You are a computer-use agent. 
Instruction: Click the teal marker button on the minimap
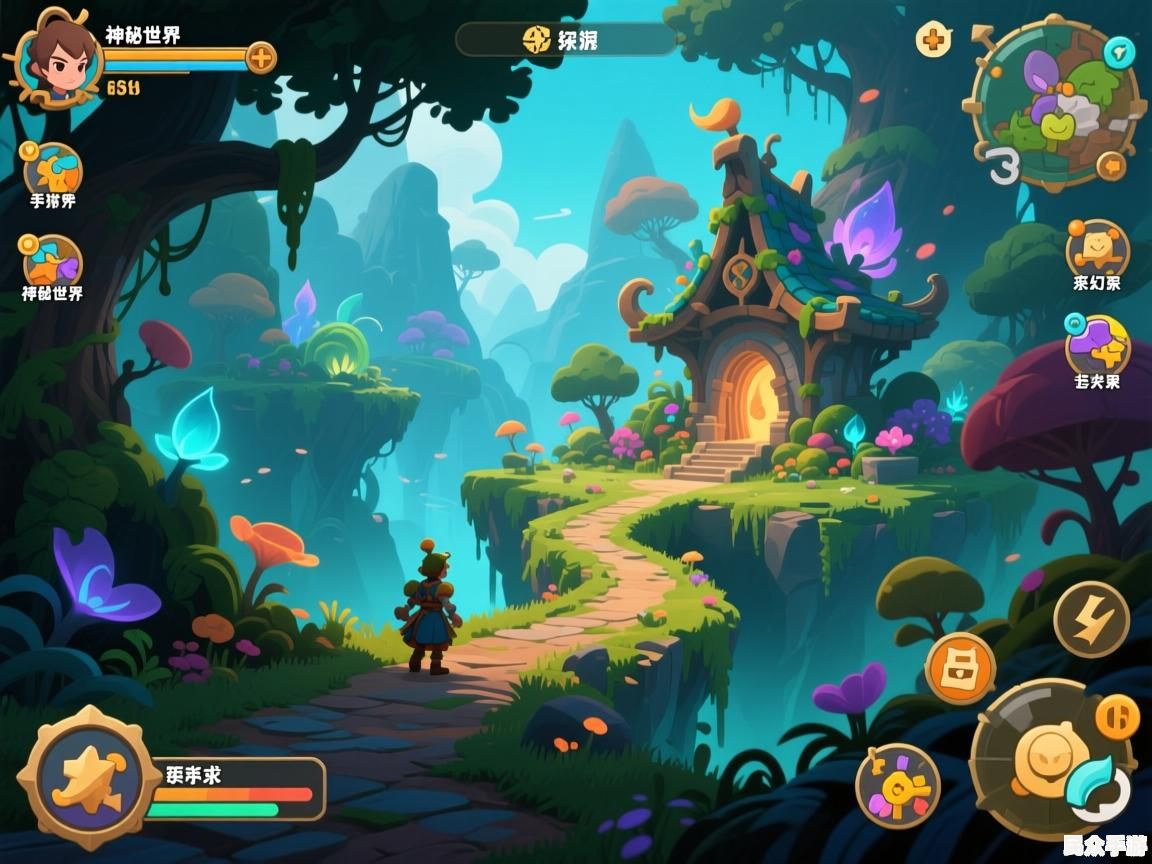pos(1120,52)
